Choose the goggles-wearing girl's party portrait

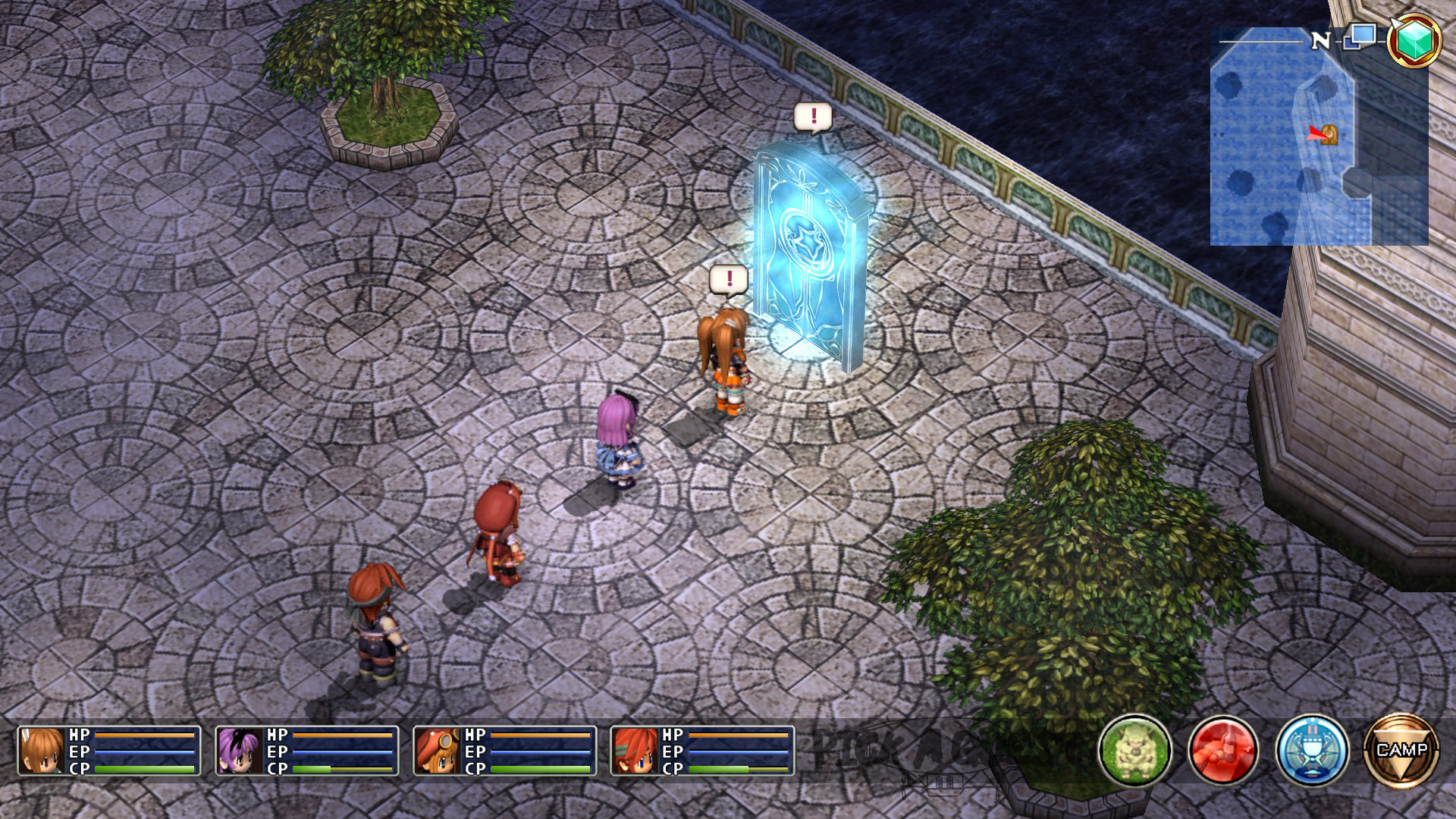438,751
